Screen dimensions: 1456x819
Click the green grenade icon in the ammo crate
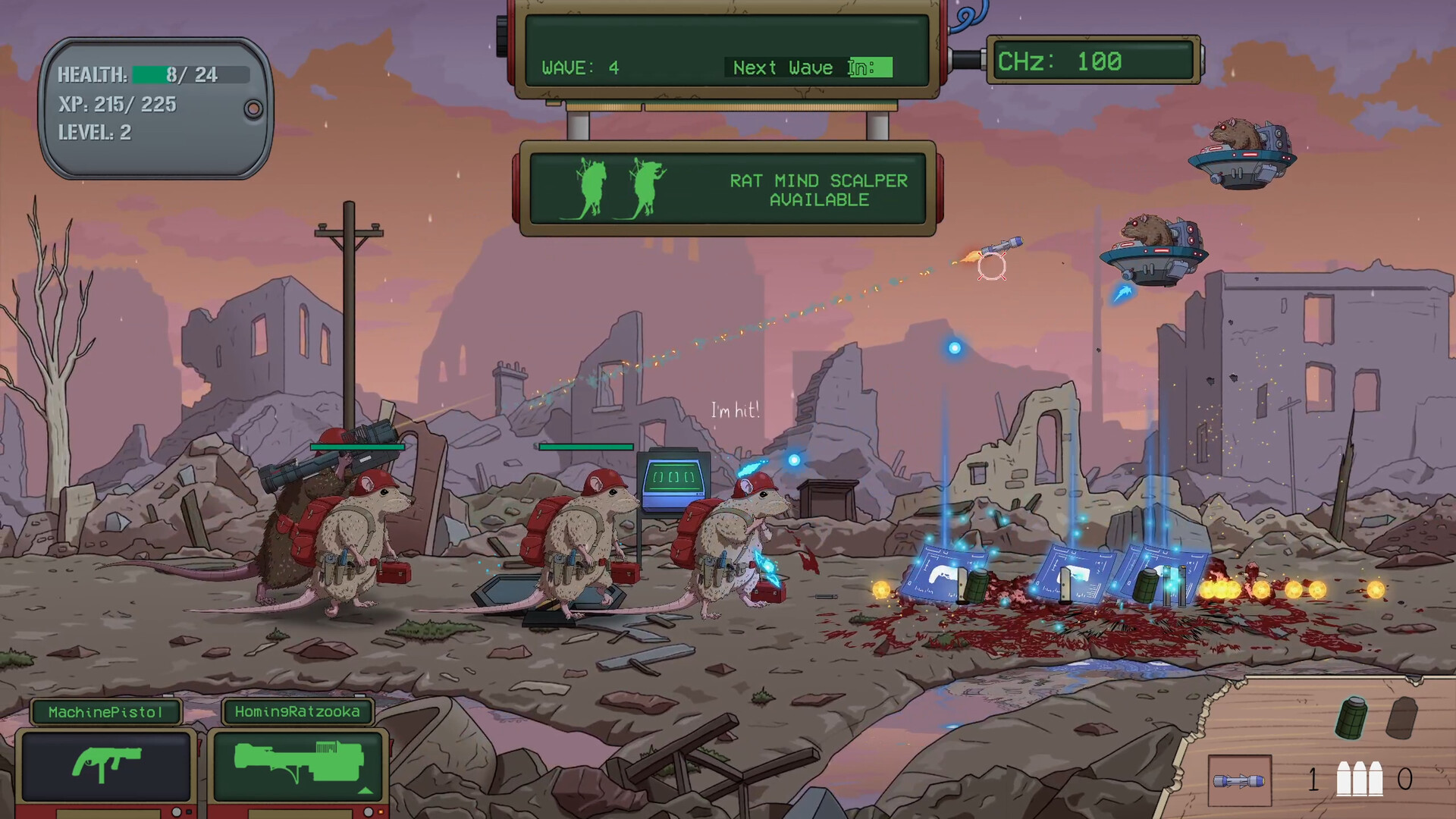[1349, 718]
